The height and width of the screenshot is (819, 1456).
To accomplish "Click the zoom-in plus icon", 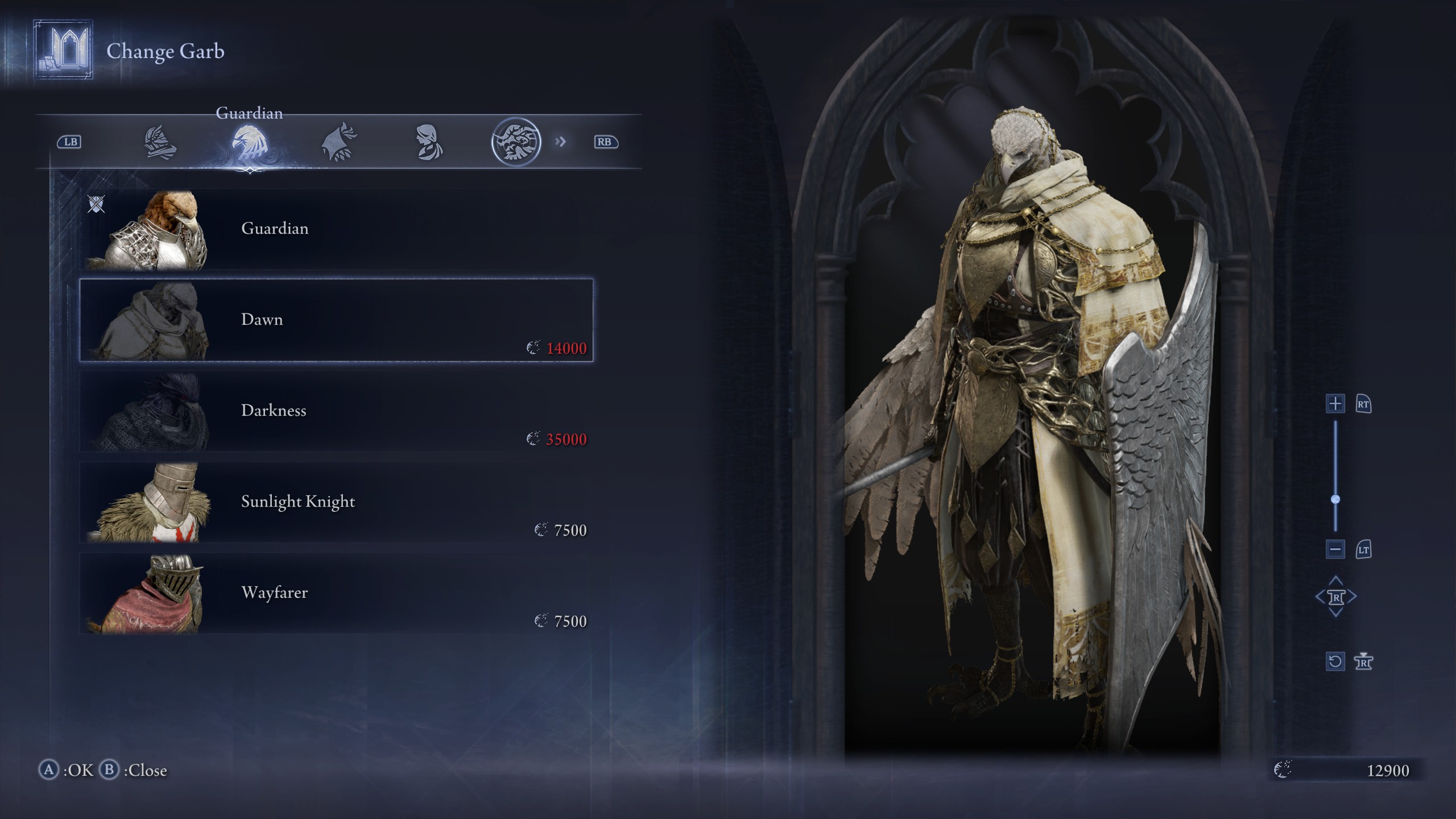I will pos(1336,405).
